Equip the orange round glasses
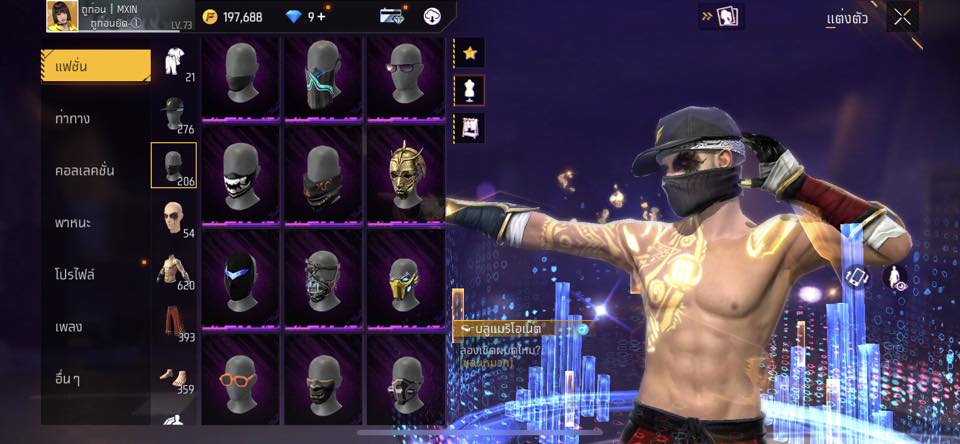The height and width of the screenshot is (444, 960). (240, 378)
